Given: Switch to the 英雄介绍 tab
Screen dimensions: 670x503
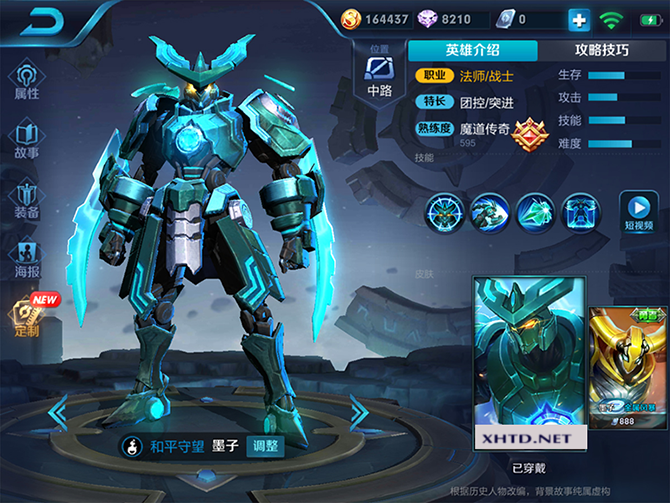Looking at the screenshot, I should click(x=472, y=50).
